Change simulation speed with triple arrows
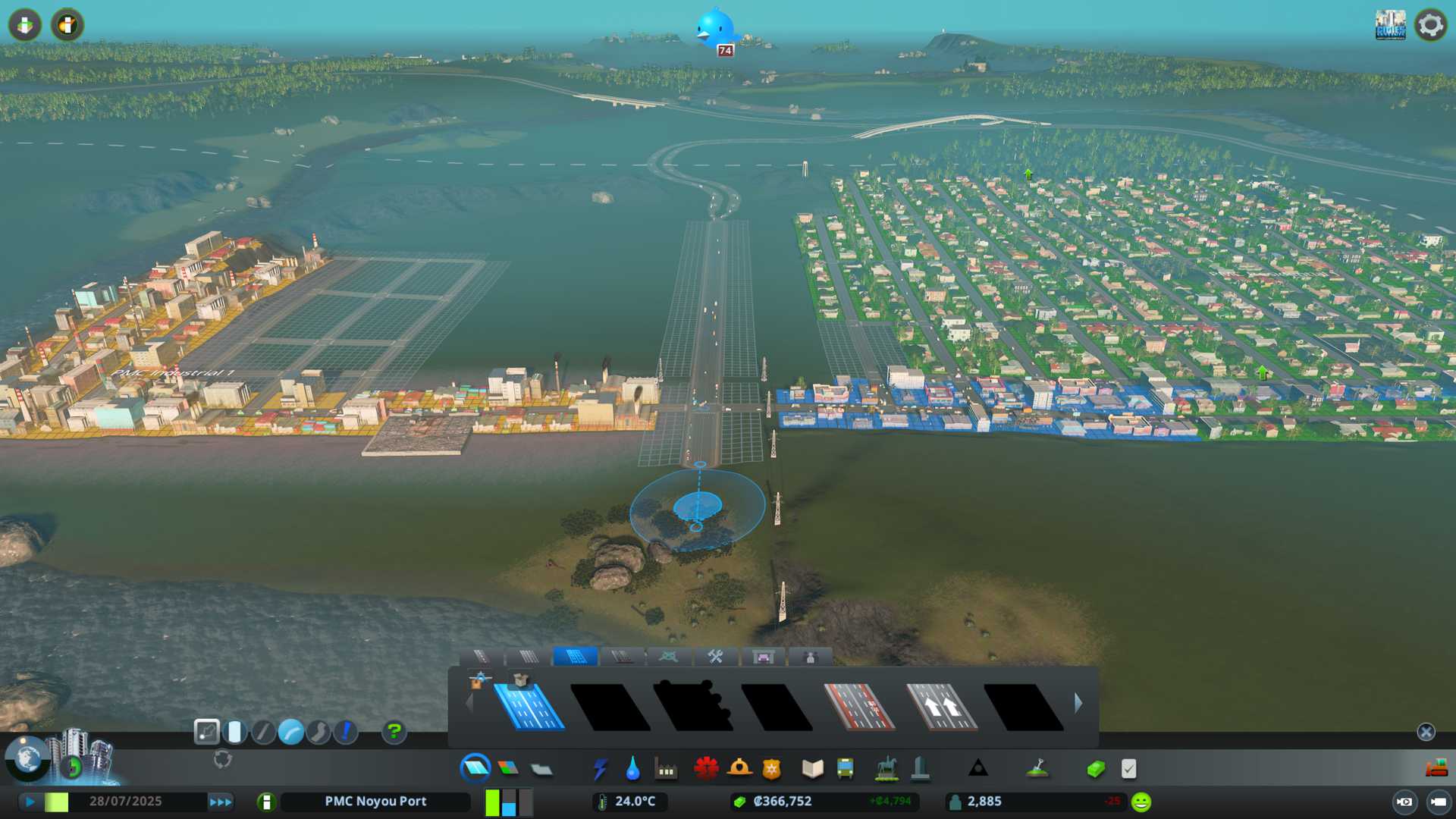 click(220, 802)
